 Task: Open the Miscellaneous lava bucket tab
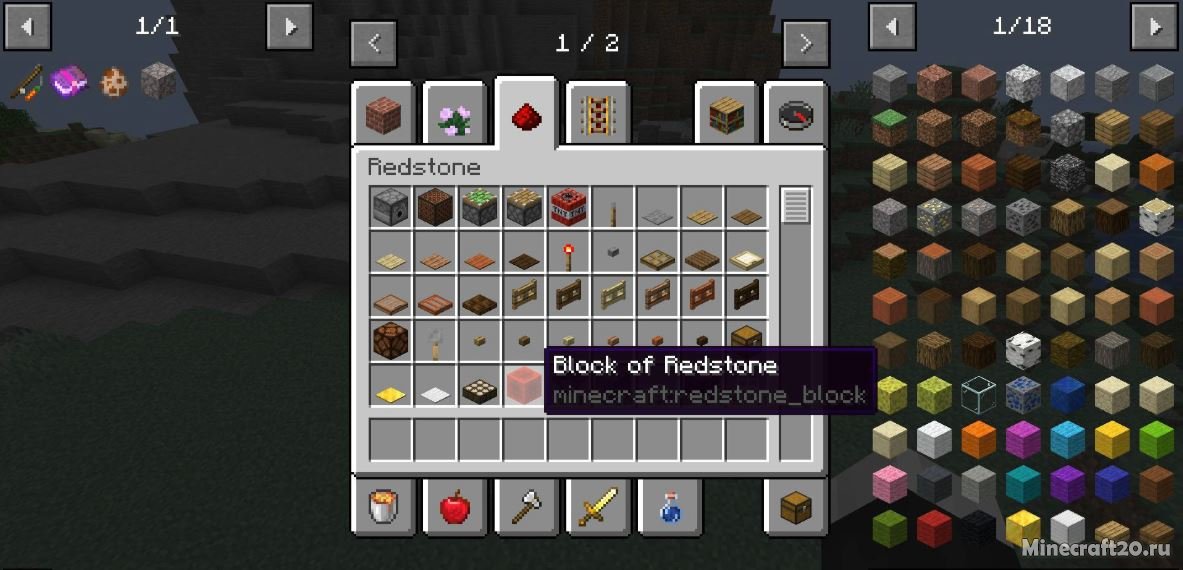click(x=382, y=507)
